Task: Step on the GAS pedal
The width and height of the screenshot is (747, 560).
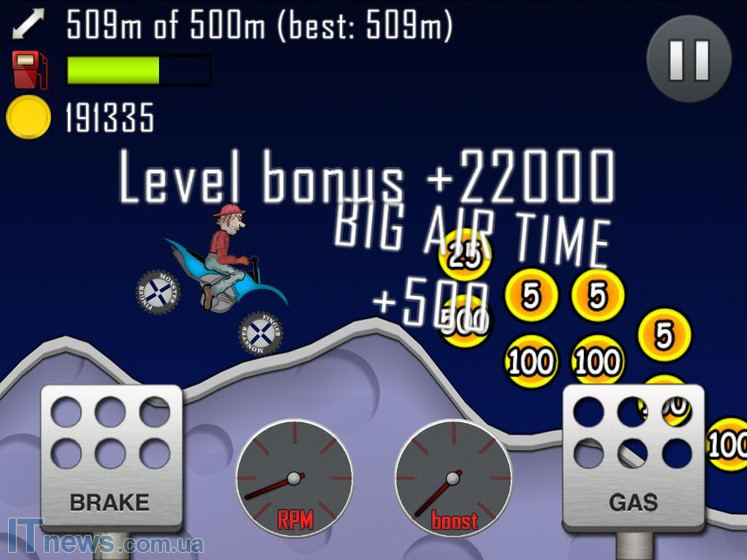Action: 634,457
